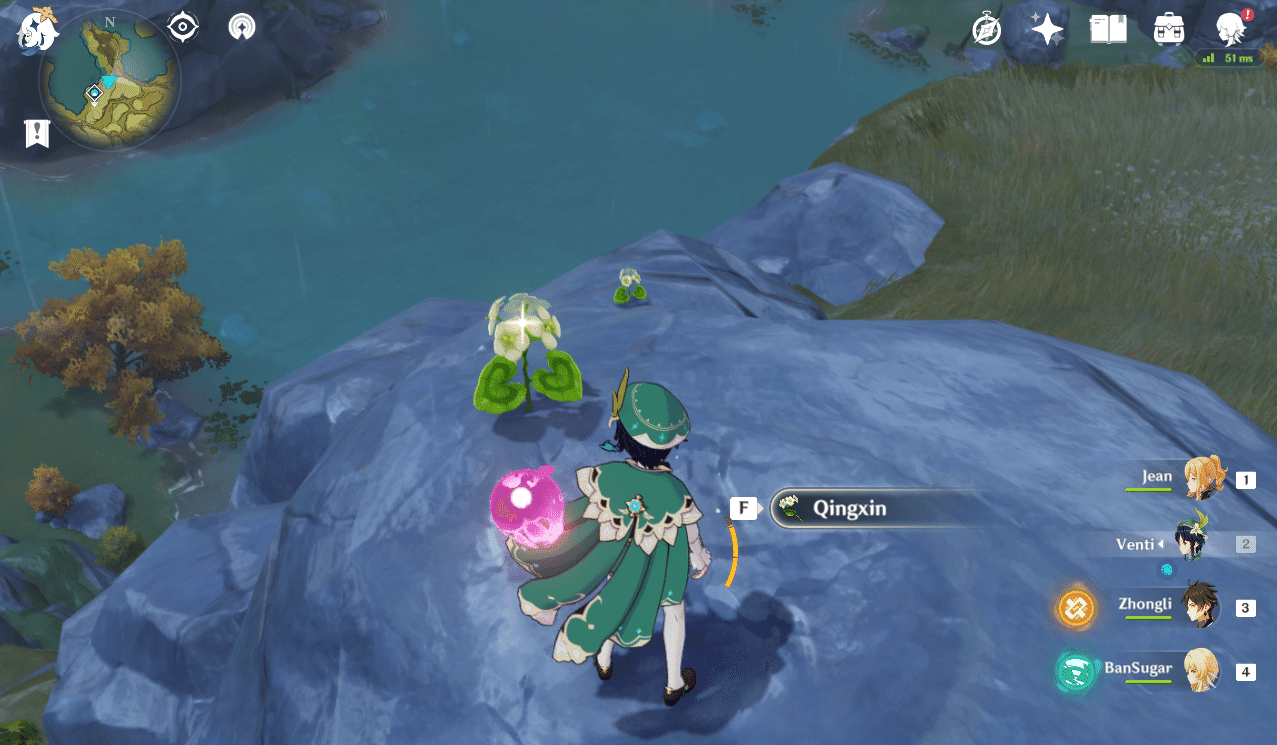Pick up the Qingxin flower prompt

click(850, 509)
